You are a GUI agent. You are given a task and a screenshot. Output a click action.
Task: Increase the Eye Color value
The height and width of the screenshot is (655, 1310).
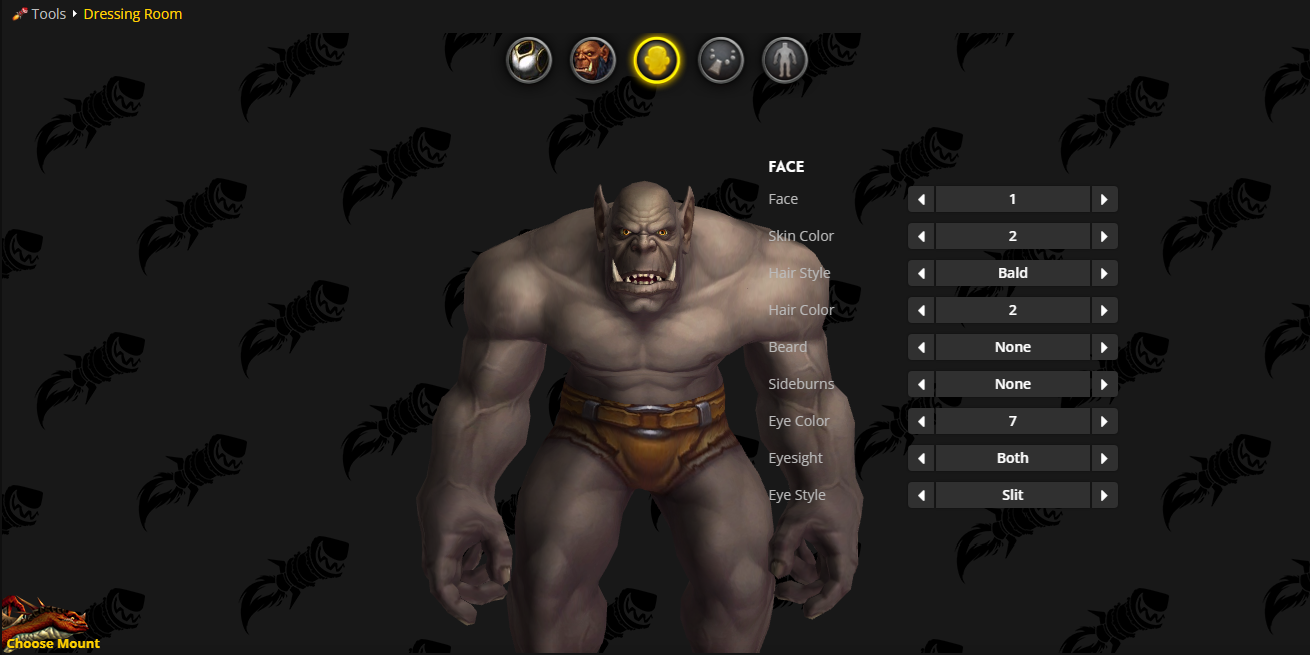(1104, 421)
